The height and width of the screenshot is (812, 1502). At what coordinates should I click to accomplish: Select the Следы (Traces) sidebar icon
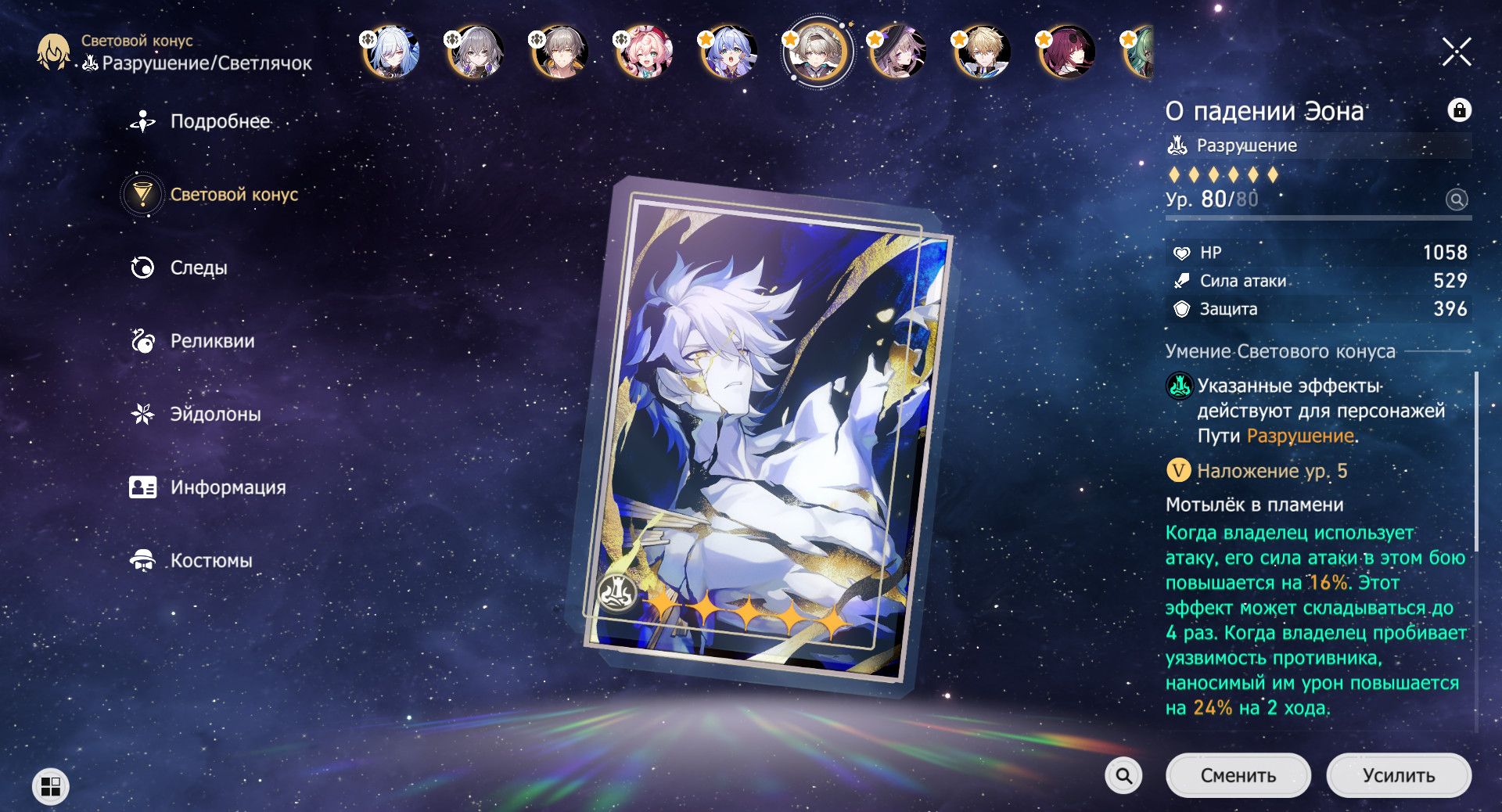coord(142,268)
